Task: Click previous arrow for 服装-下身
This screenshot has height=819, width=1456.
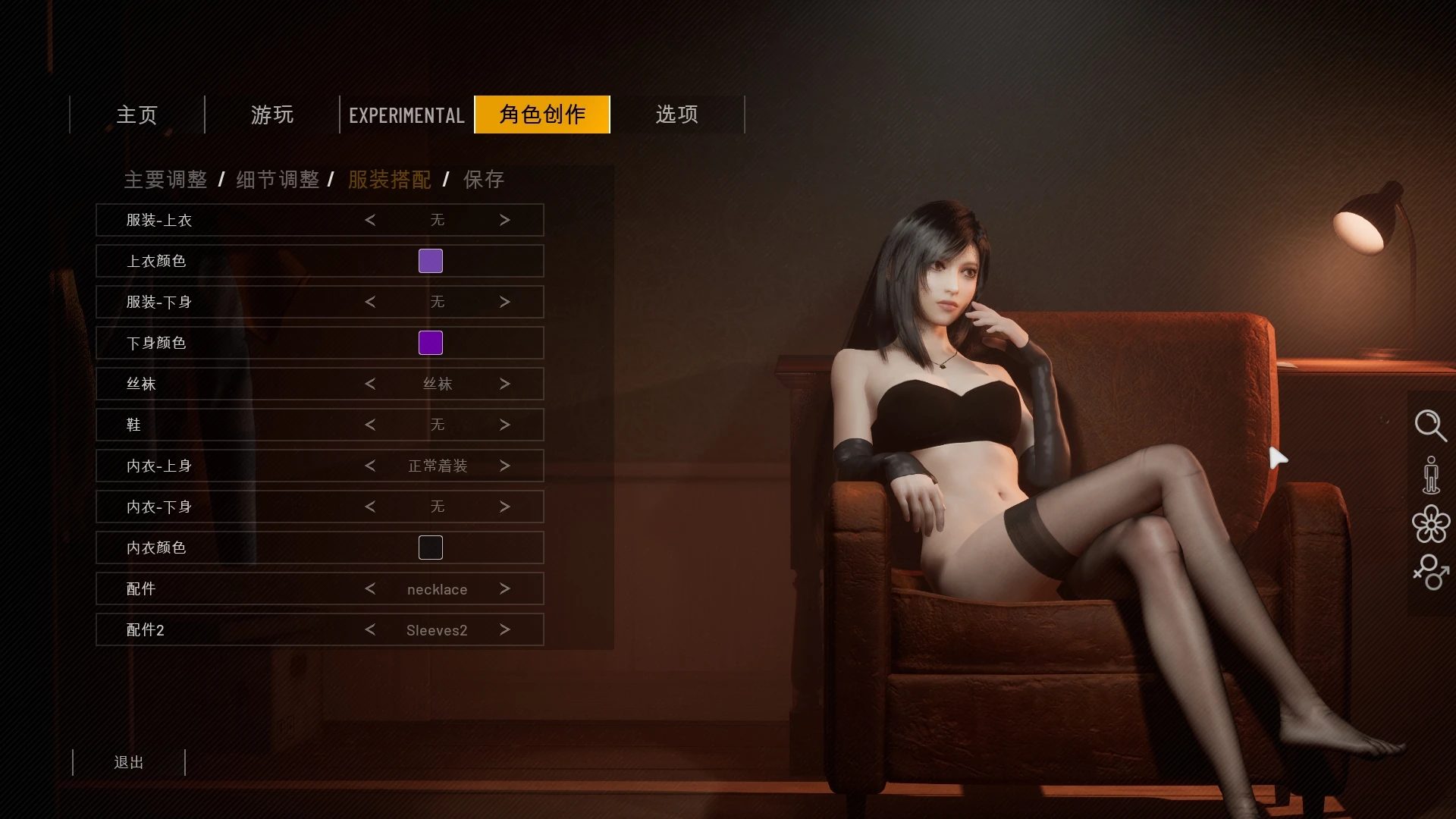Action: pos(370,302)
